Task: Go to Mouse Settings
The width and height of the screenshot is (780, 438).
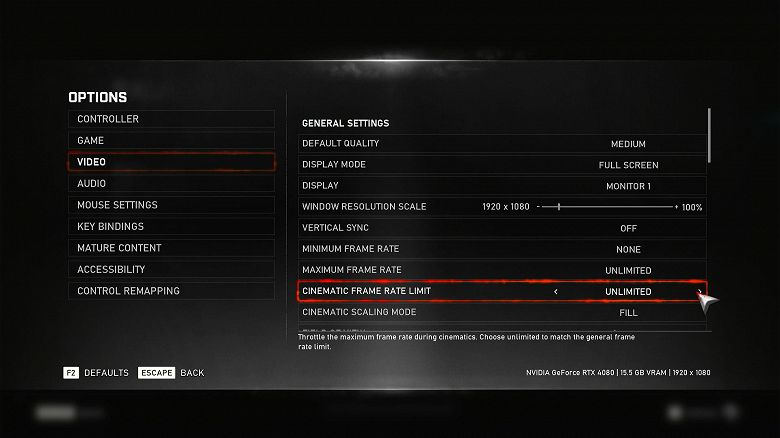Action: [x=171, y=205]
